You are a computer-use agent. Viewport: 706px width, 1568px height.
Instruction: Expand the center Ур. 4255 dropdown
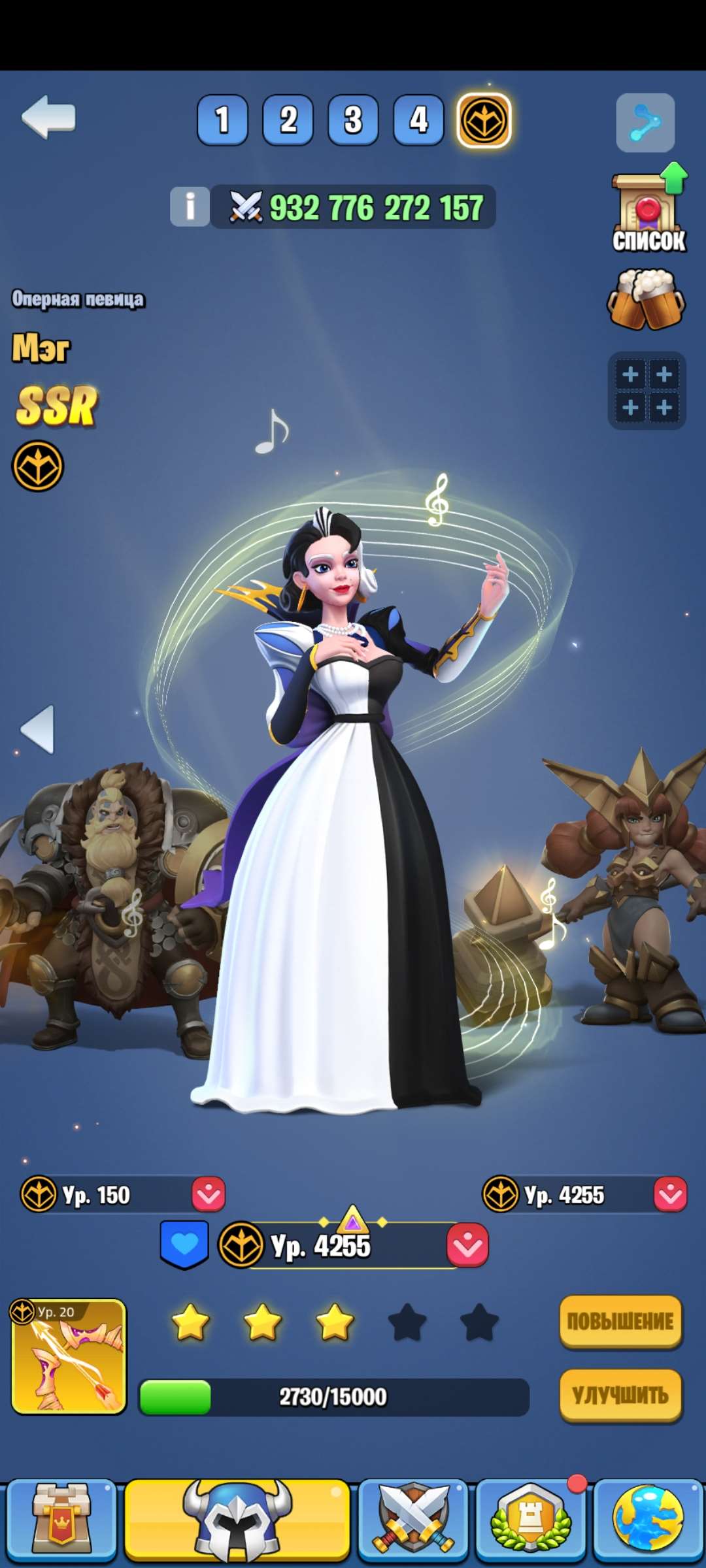coord(467,1245)
